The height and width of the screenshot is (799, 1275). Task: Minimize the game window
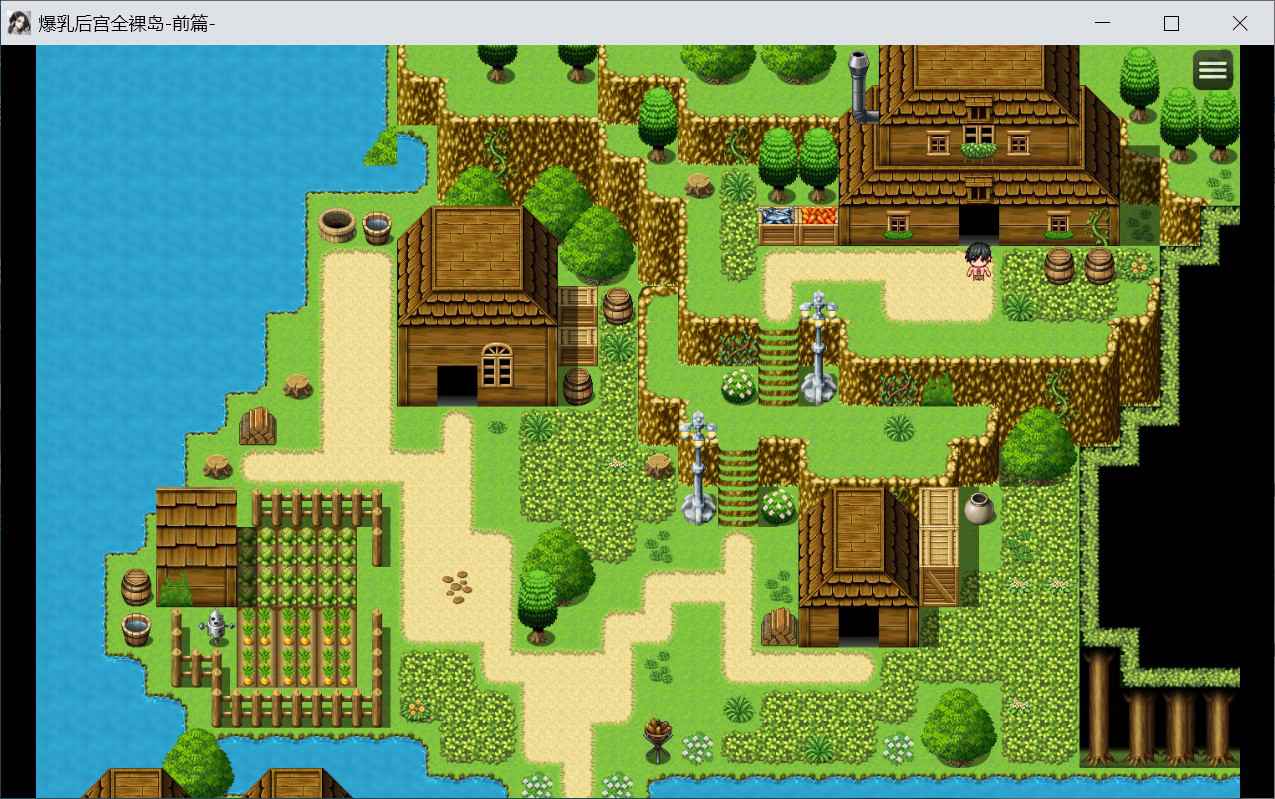1103,23
